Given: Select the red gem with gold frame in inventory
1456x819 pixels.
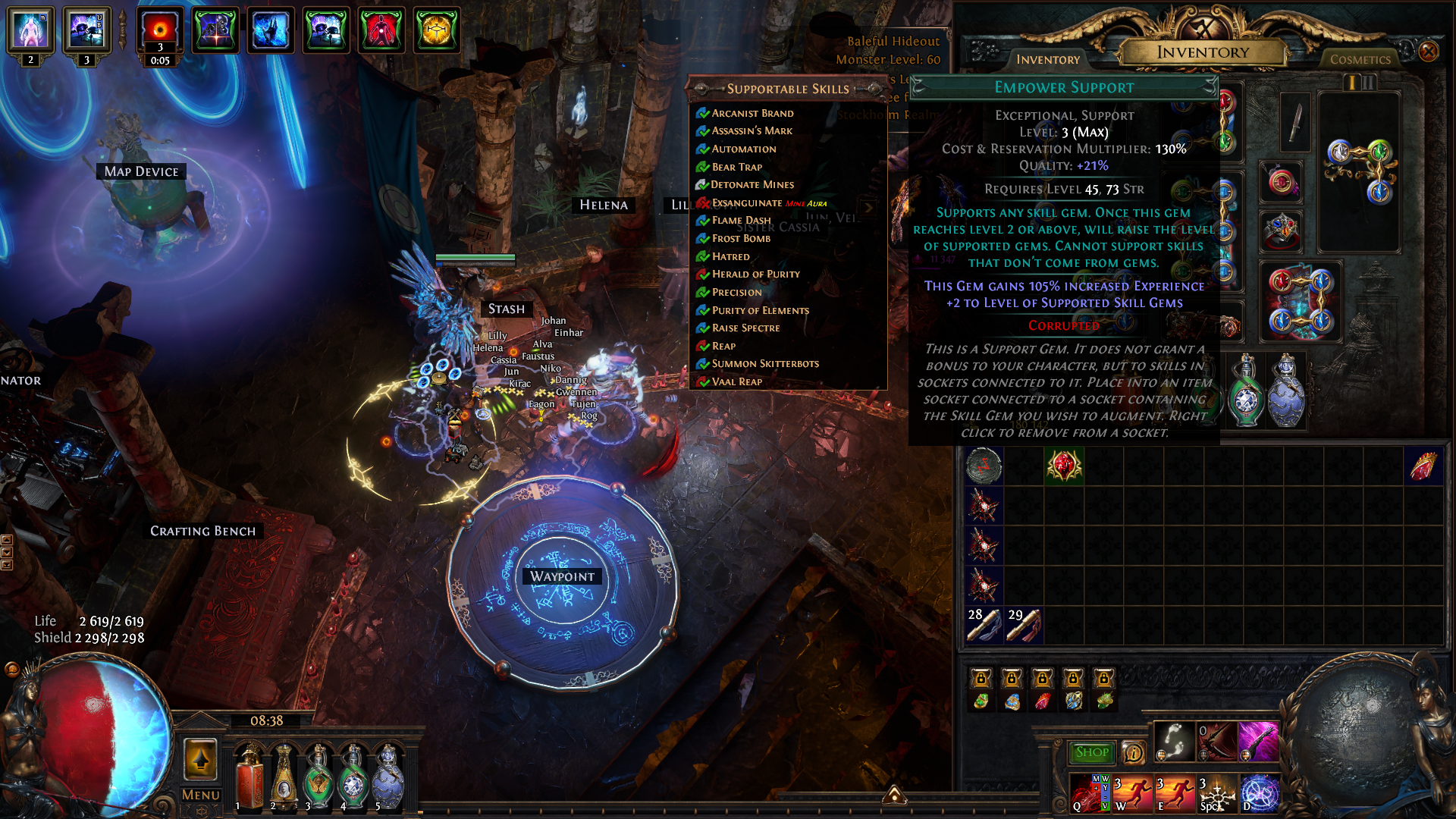Looking at the screenshot, I should tap(1064, 466).
